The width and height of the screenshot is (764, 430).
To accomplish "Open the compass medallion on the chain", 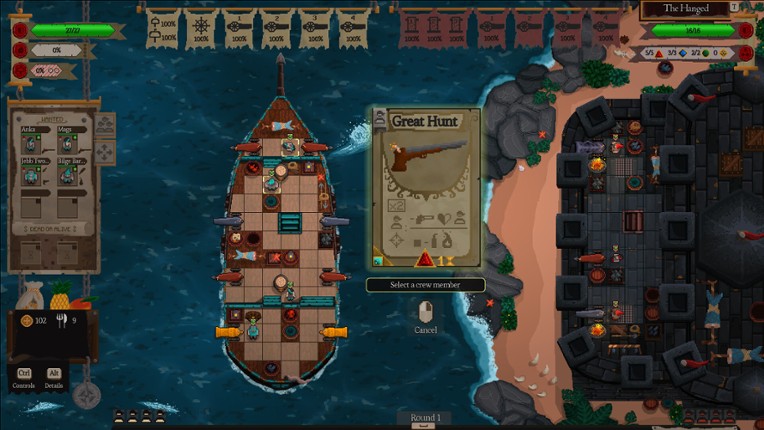I will [87, 395].
